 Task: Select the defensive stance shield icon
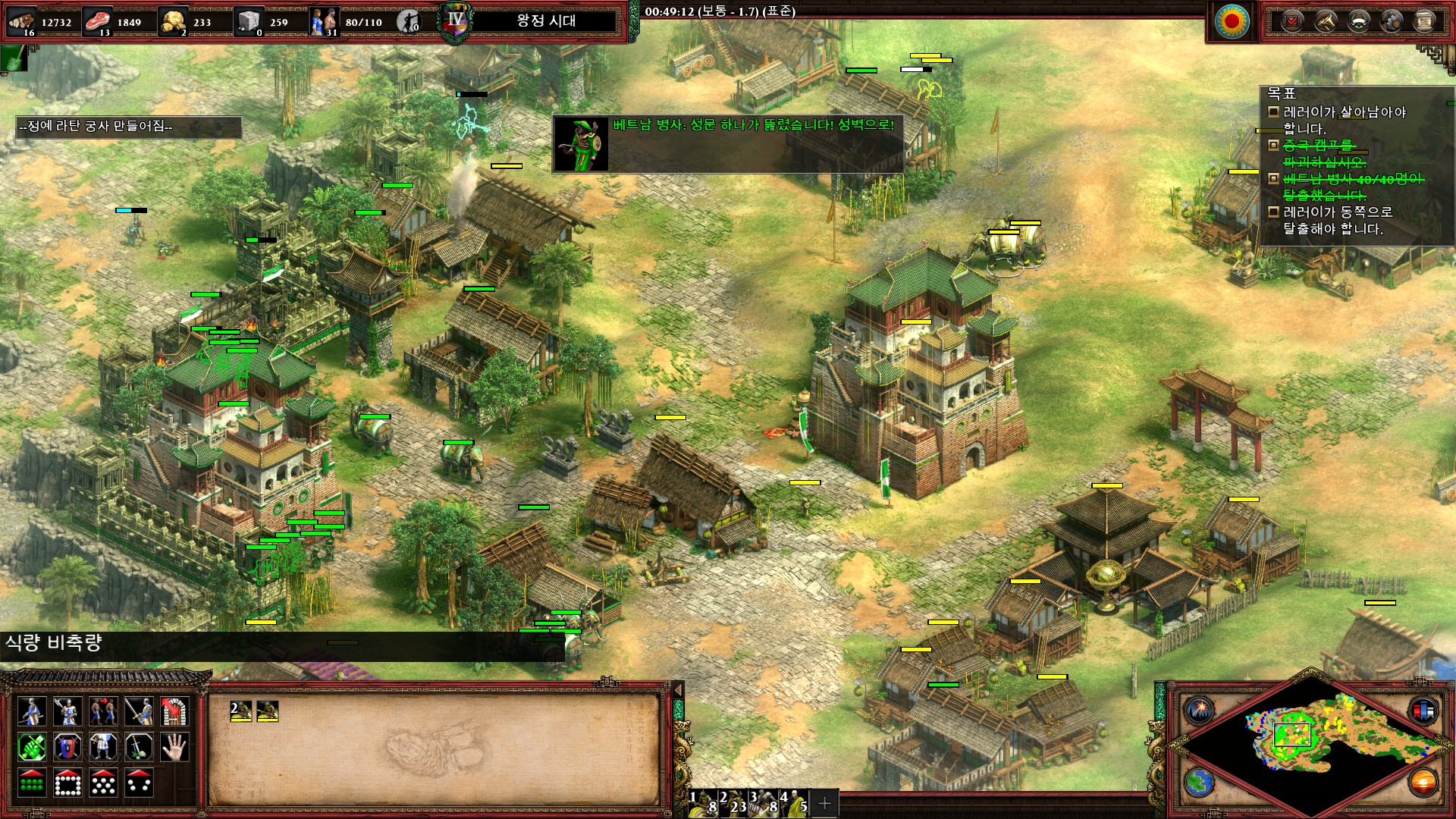pyautogui.click(x=67, y=748)
